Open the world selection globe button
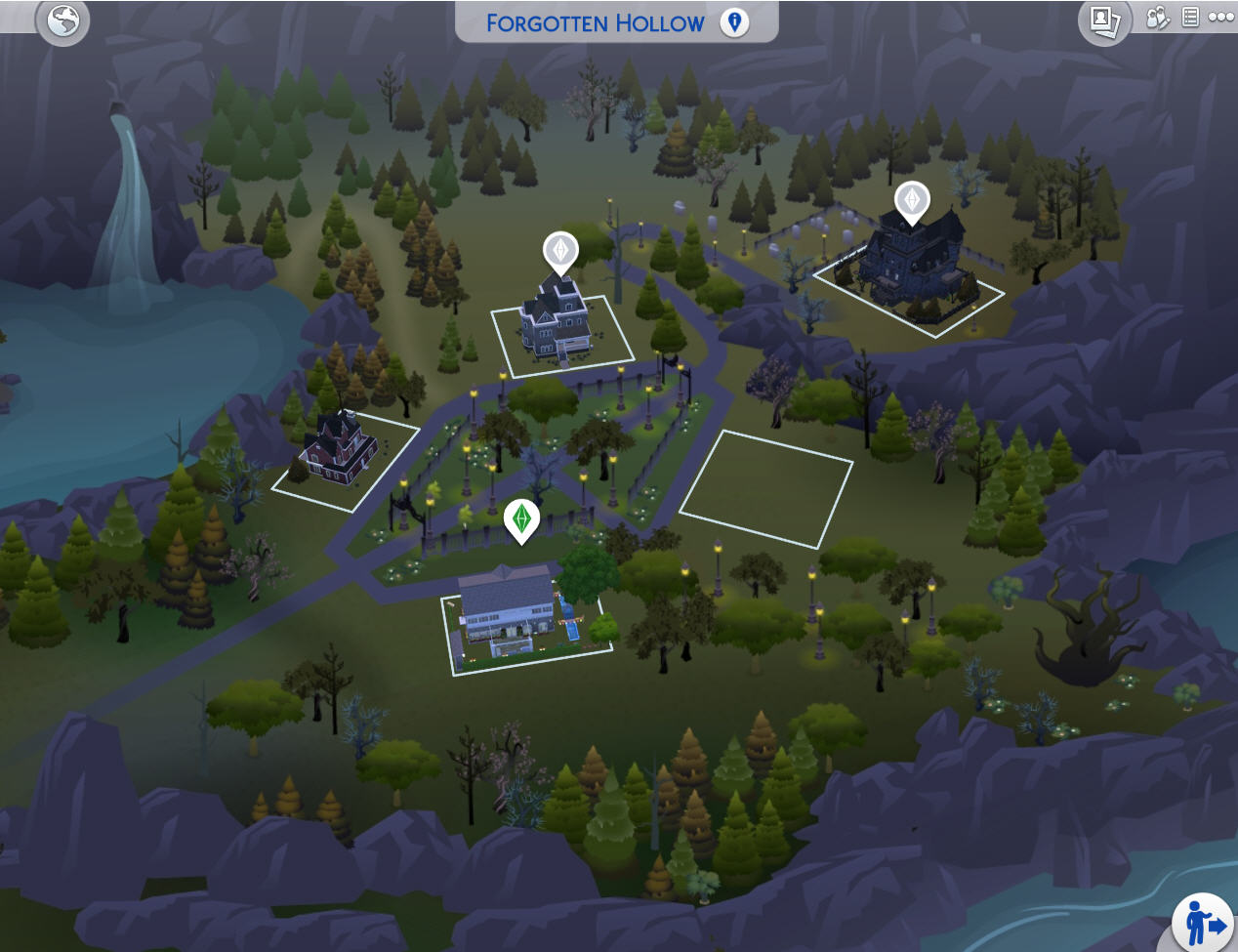This screenshot has width=1238, height=952. (63, 21)
